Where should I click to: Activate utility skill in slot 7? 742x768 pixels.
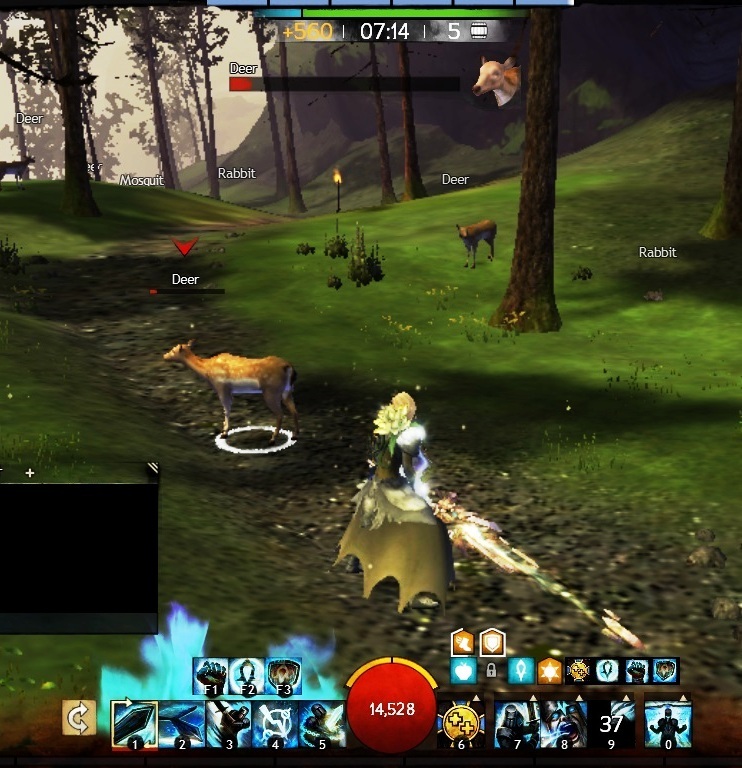pos(517,722)
